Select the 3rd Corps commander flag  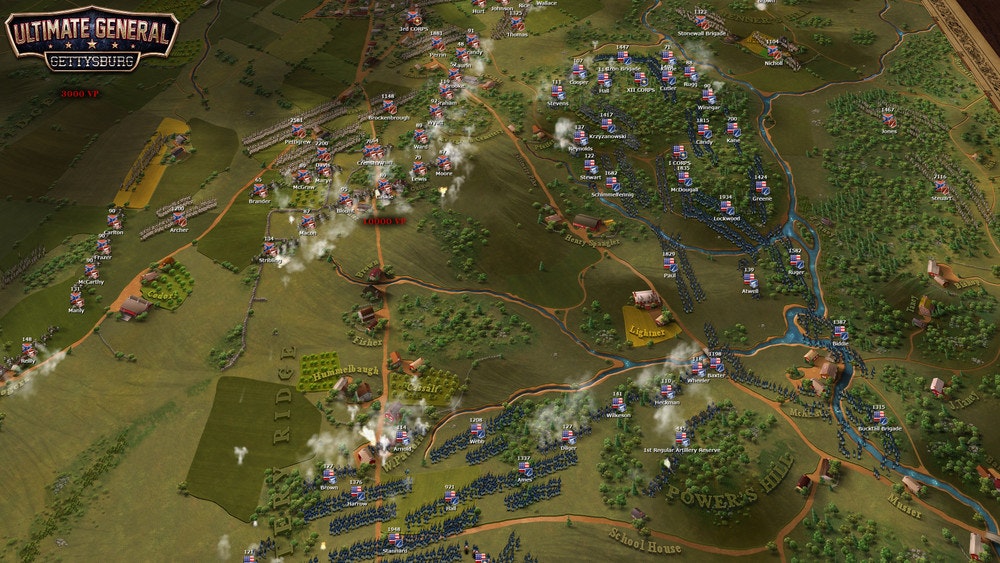[x=413, y=17]
